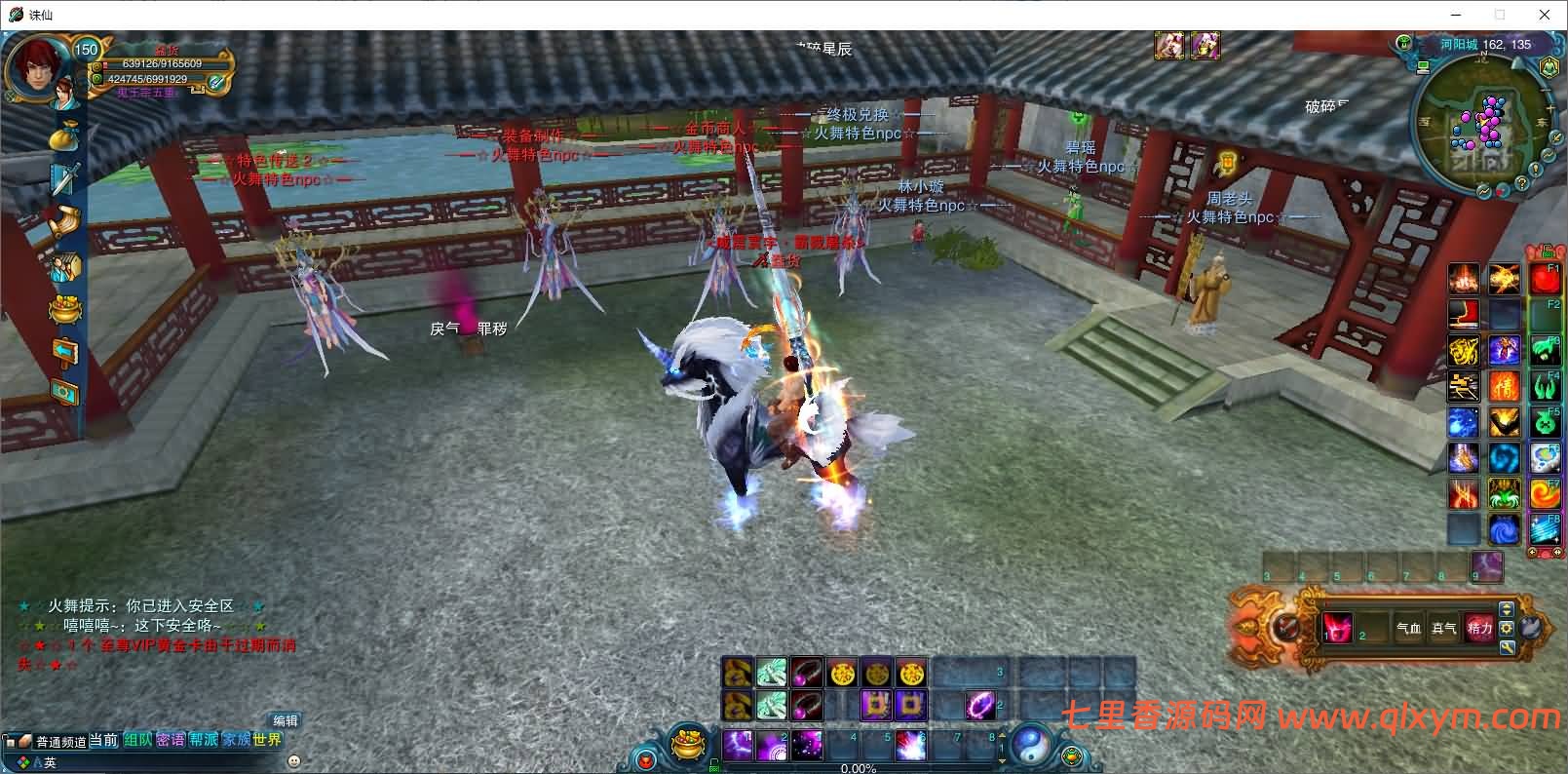Click the 编辑 button above the chat tabs
Viewport: 1568px width, 774px height.
[287, 721]
